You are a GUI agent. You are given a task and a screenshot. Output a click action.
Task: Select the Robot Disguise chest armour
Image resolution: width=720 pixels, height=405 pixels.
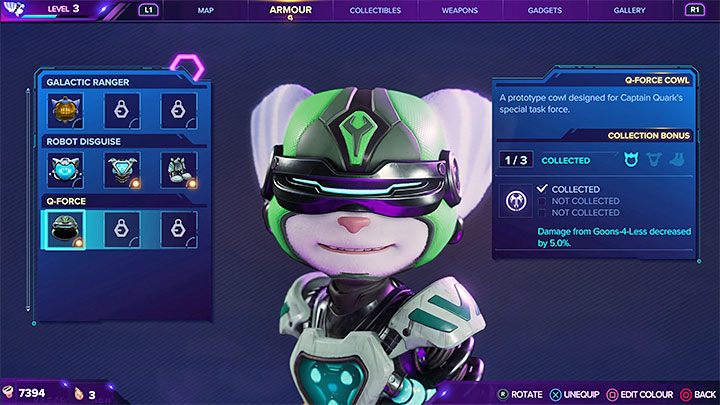[122, 171]
